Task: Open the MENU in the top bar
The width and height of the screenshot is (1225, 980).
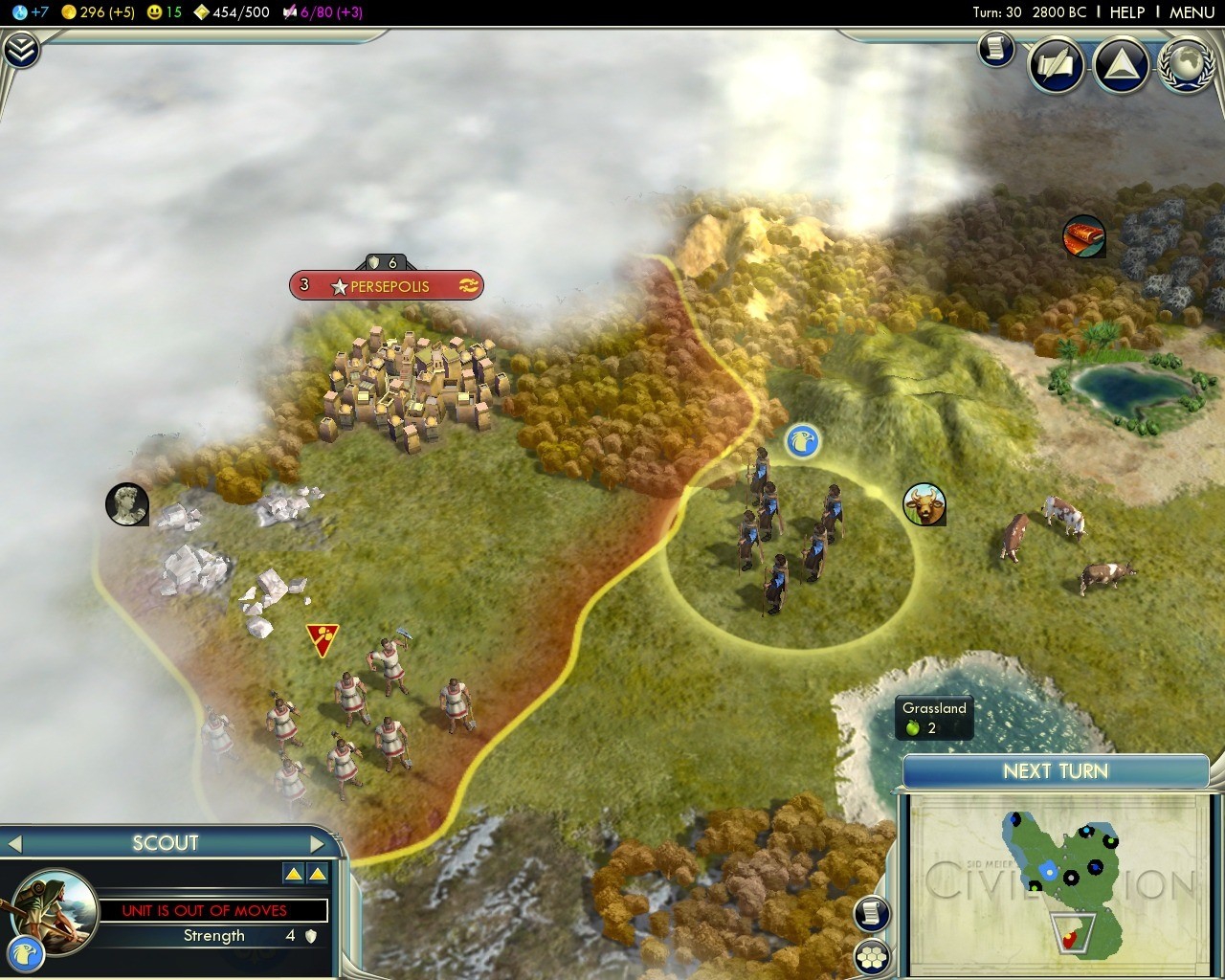Action: 1192,12
